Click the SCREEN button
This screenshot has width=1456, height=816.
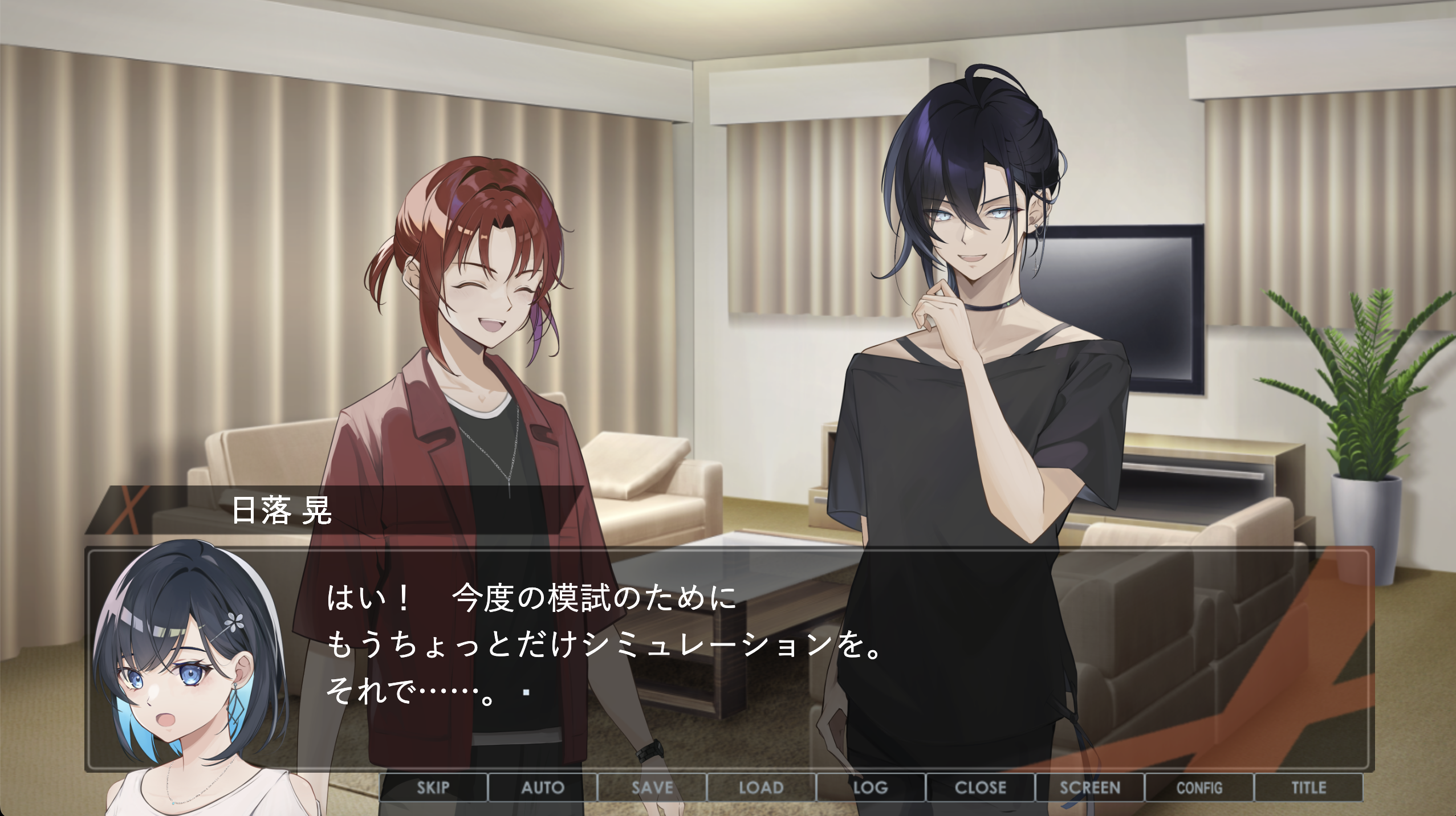pyautogui.click(x=1090, y=788)
